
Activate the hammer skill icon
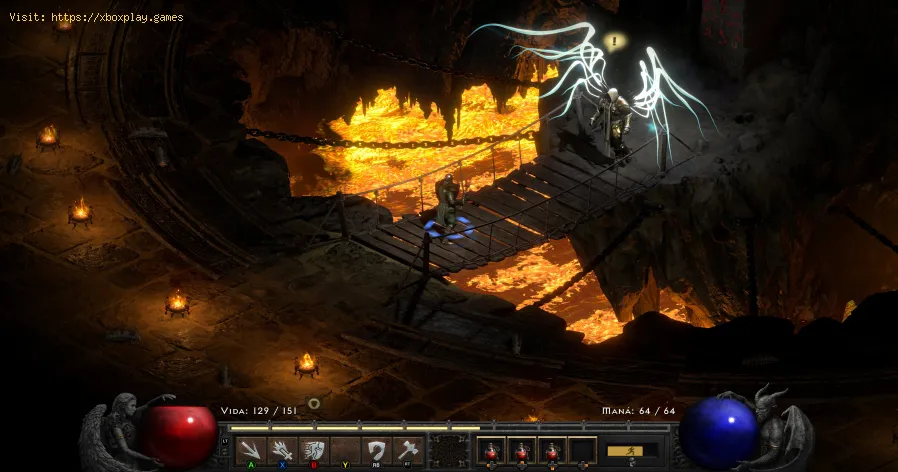point(407,450)
